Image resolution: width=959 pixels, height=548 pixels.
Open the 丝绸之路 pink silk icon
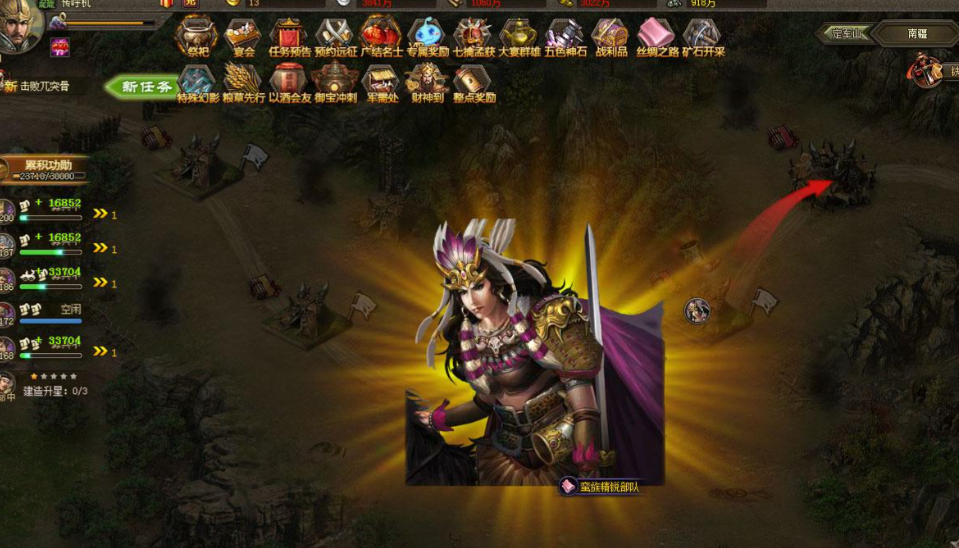[656, 35]
